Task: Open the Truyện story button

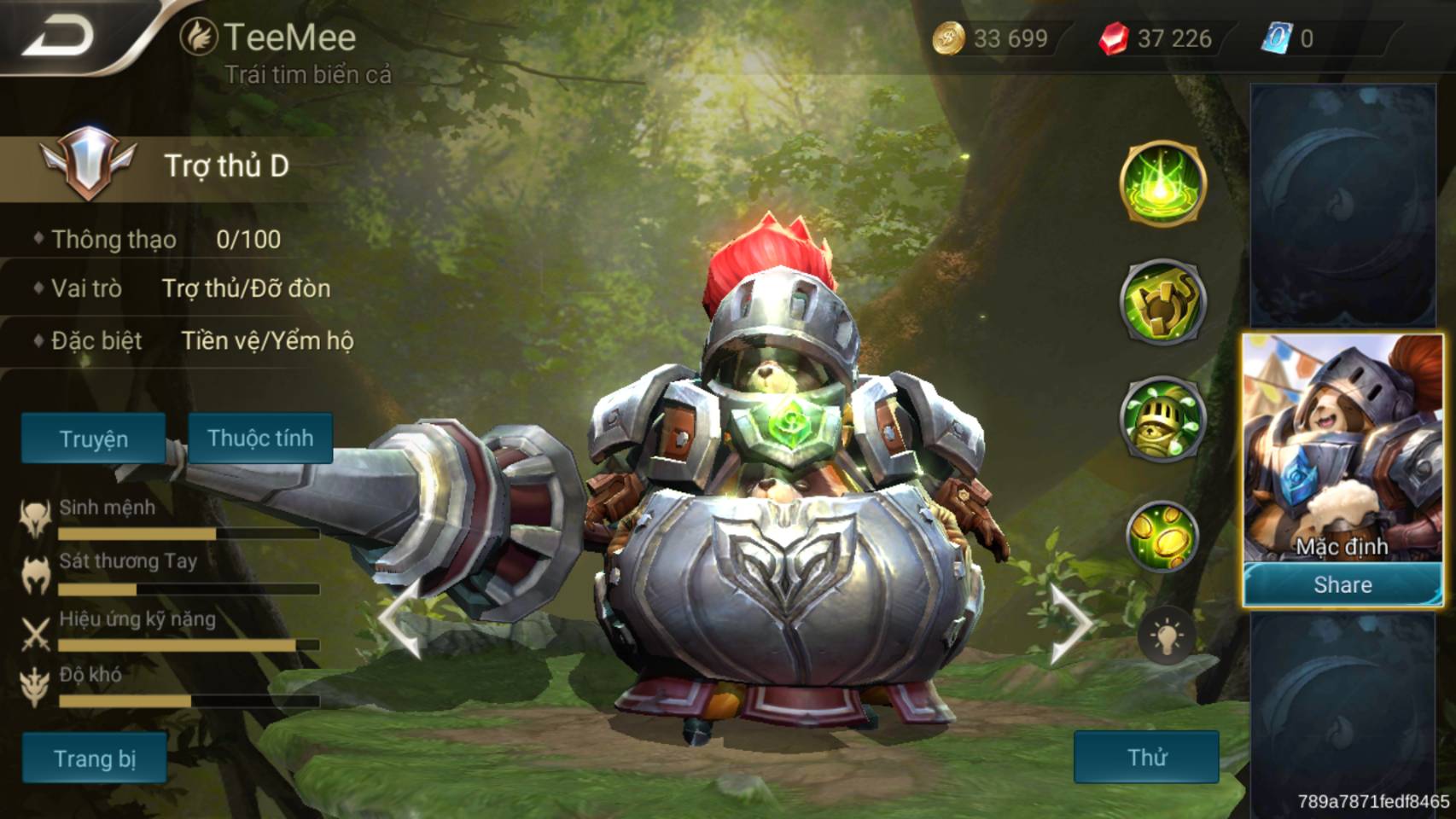Action: pyautogui.click(x=93, y=439)
